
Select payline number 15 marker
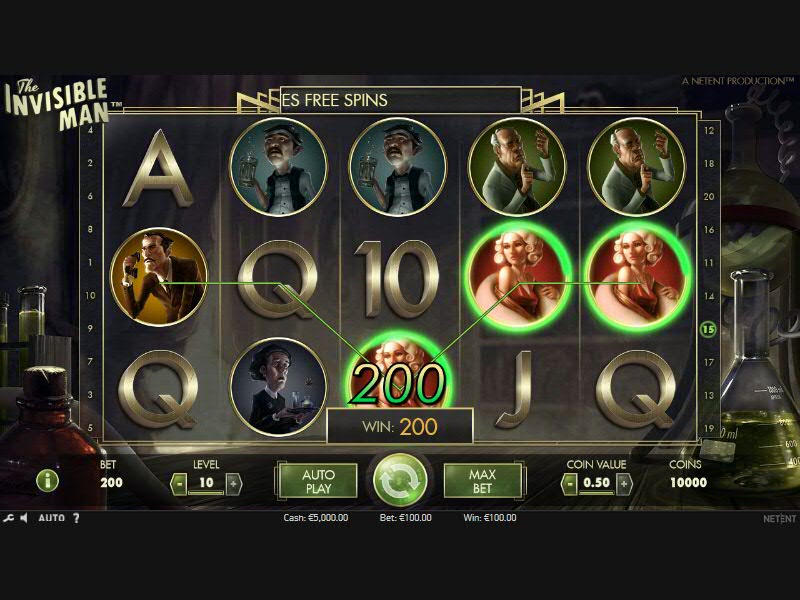709,328
